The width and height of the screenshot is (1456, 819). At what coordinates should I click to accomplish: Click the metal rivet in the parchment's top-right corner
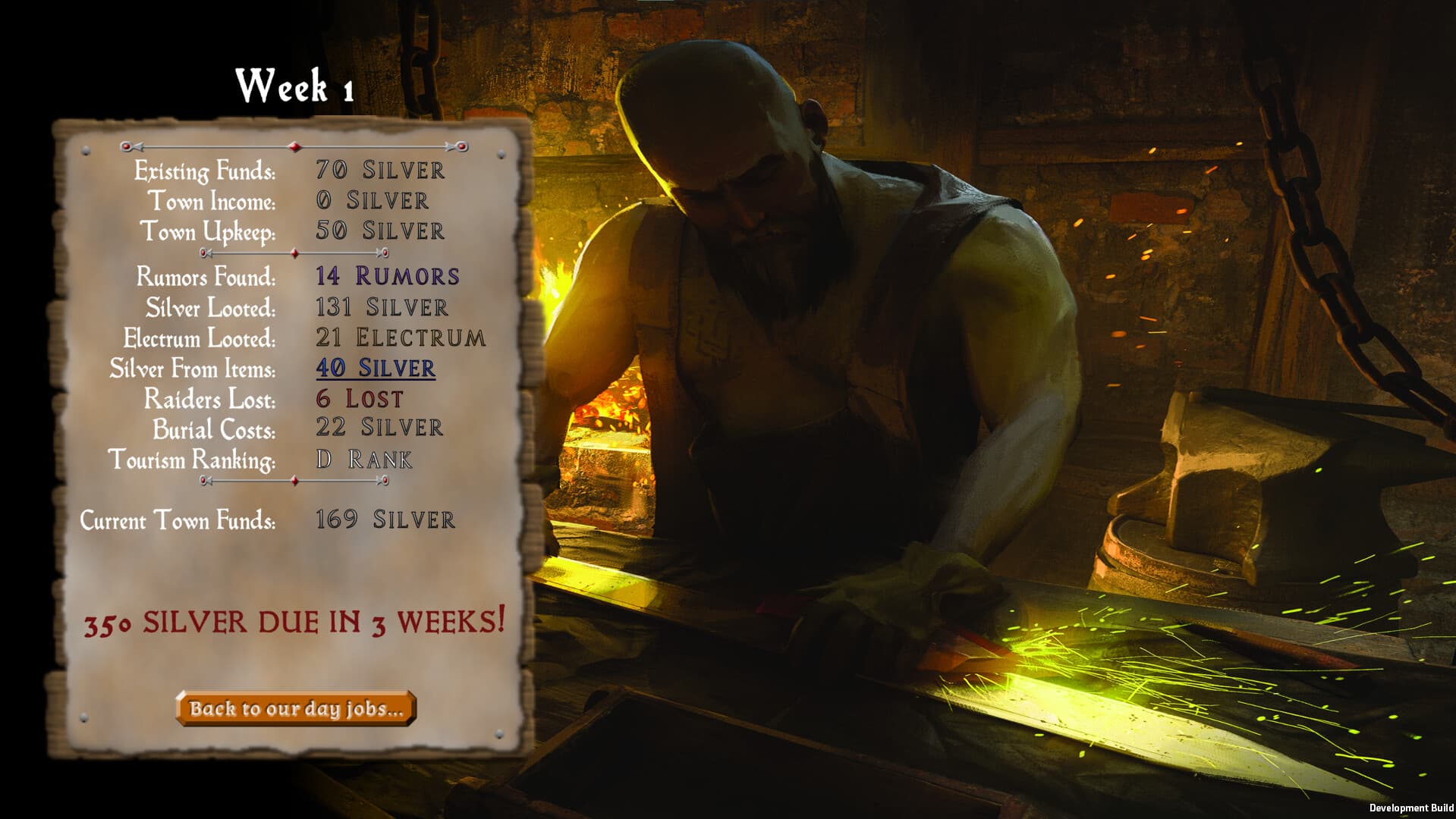click(499, 155)
